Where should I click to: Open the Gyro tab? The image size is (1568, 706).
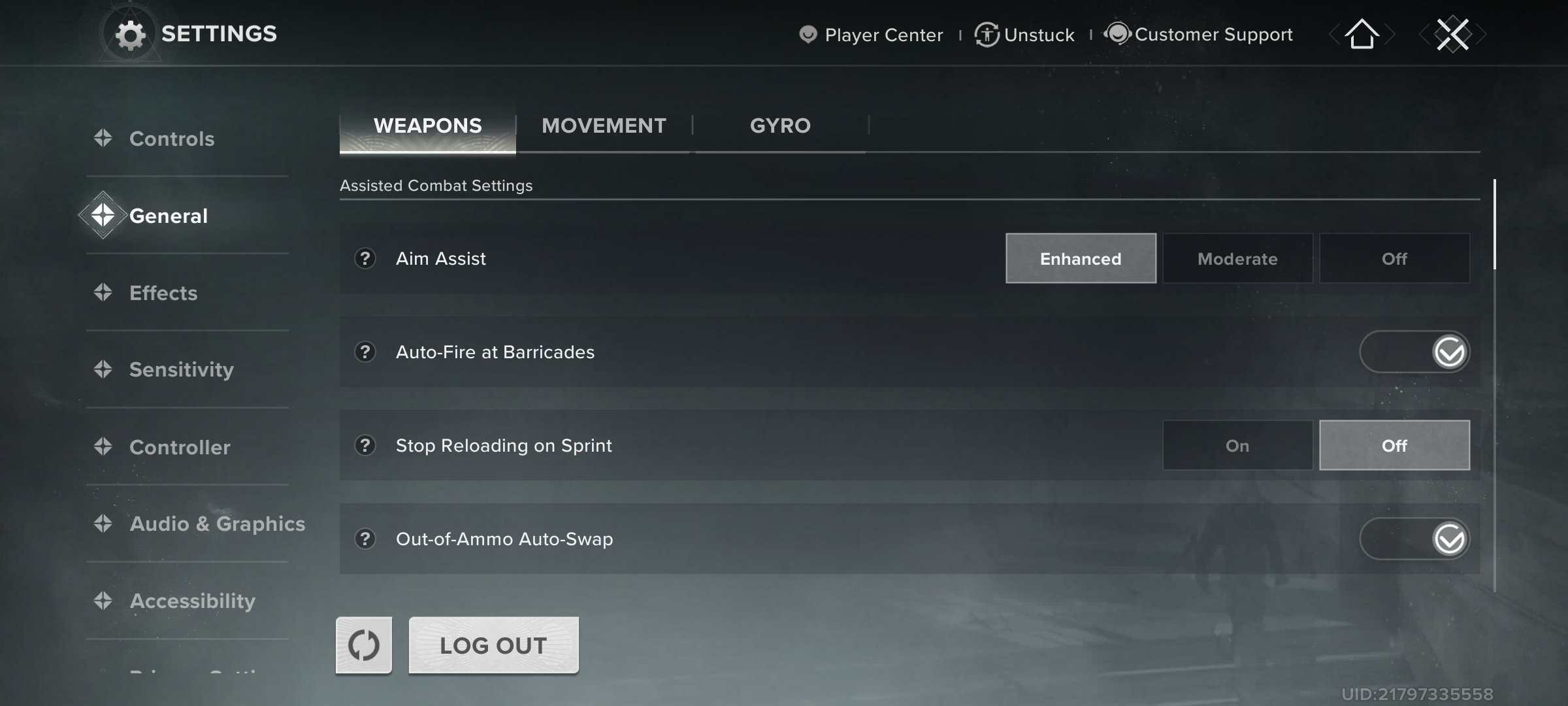780,125
